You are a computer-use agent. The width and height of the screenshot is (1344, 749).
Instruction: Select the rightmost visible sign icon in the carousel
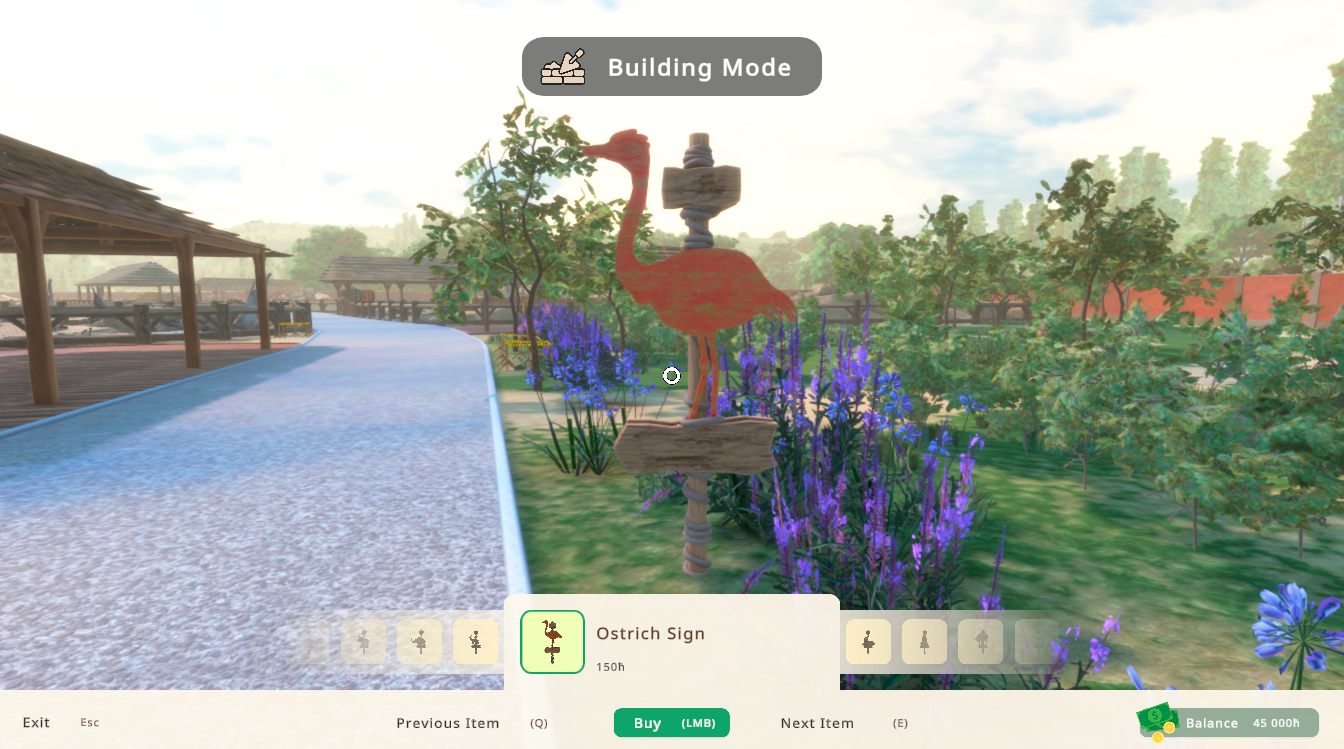click(x=1035, y=641)
